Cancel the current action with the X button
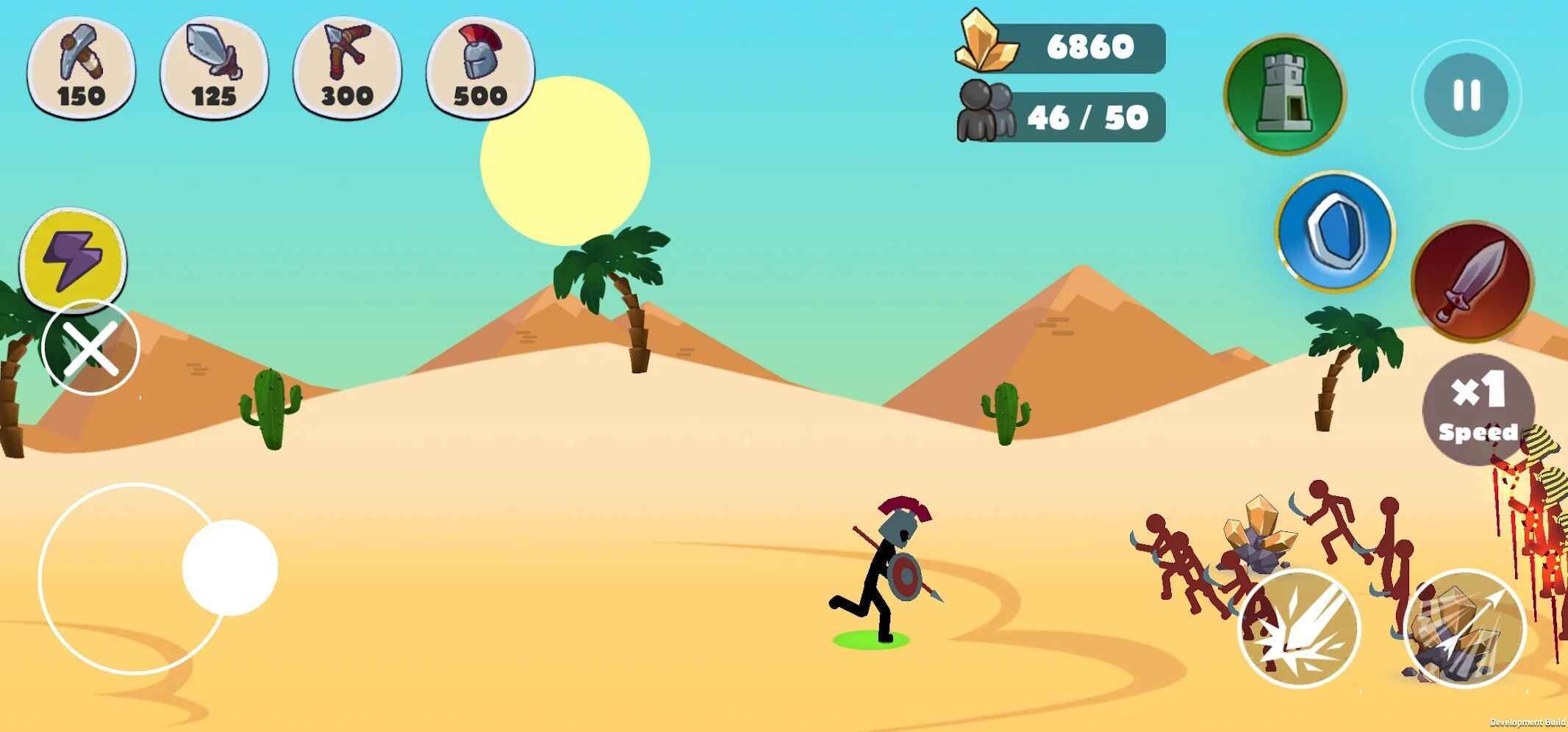Screen dimensions: 1568x732 click(90, 348)
